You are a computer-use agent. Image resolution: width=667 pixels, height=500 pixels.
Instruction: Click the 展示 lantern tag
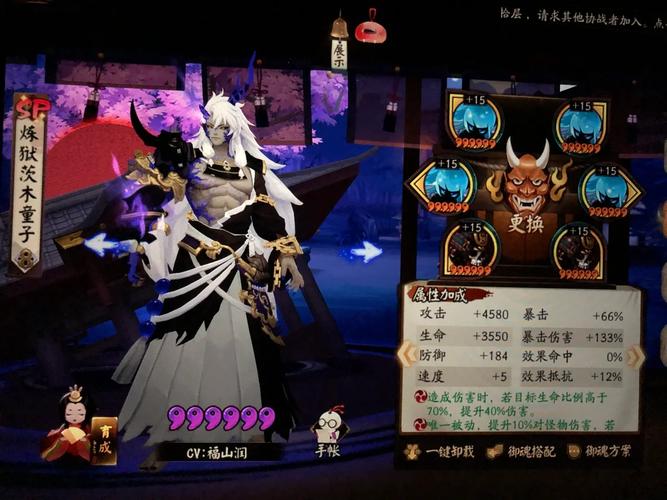point(339,48)
